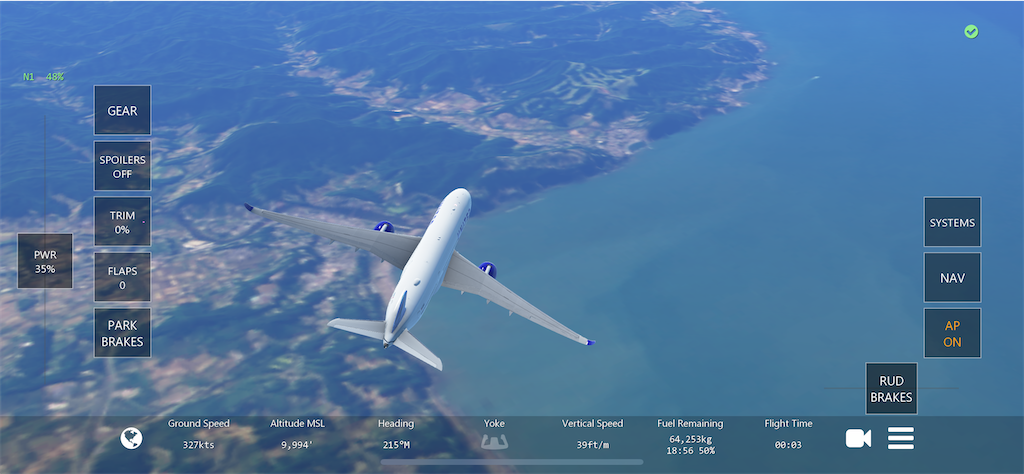Screen dimensions: 1024x474
Task: Open the FLAPS 0 control
Action: pyautogui.click(x=122, y=277)
